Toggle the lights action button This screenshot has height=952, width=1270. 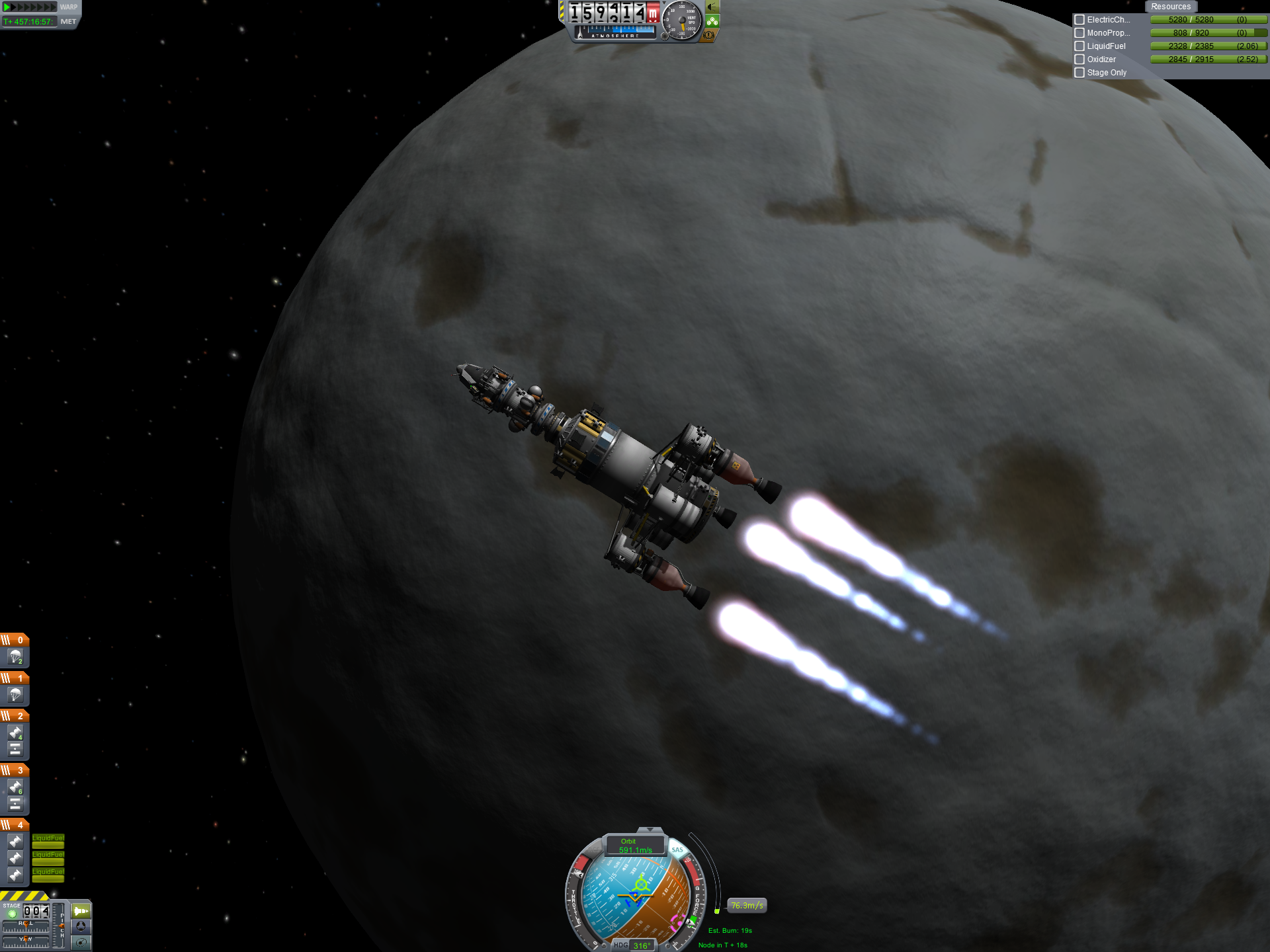point(712,7)
